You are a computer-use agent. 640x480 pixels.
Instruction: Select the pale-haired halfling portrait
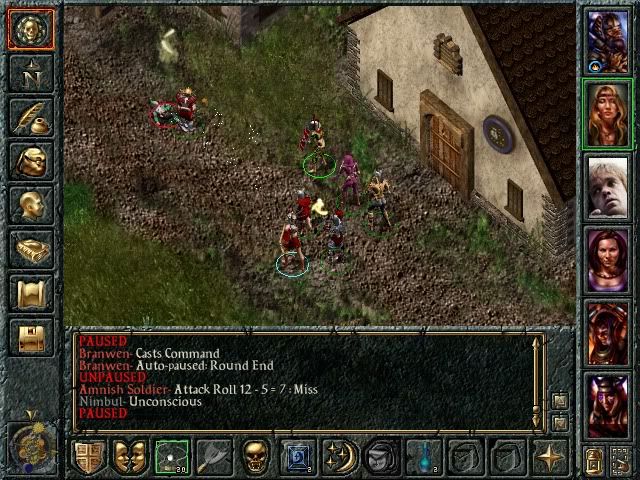pyautogui.click(x=609, y=187)
